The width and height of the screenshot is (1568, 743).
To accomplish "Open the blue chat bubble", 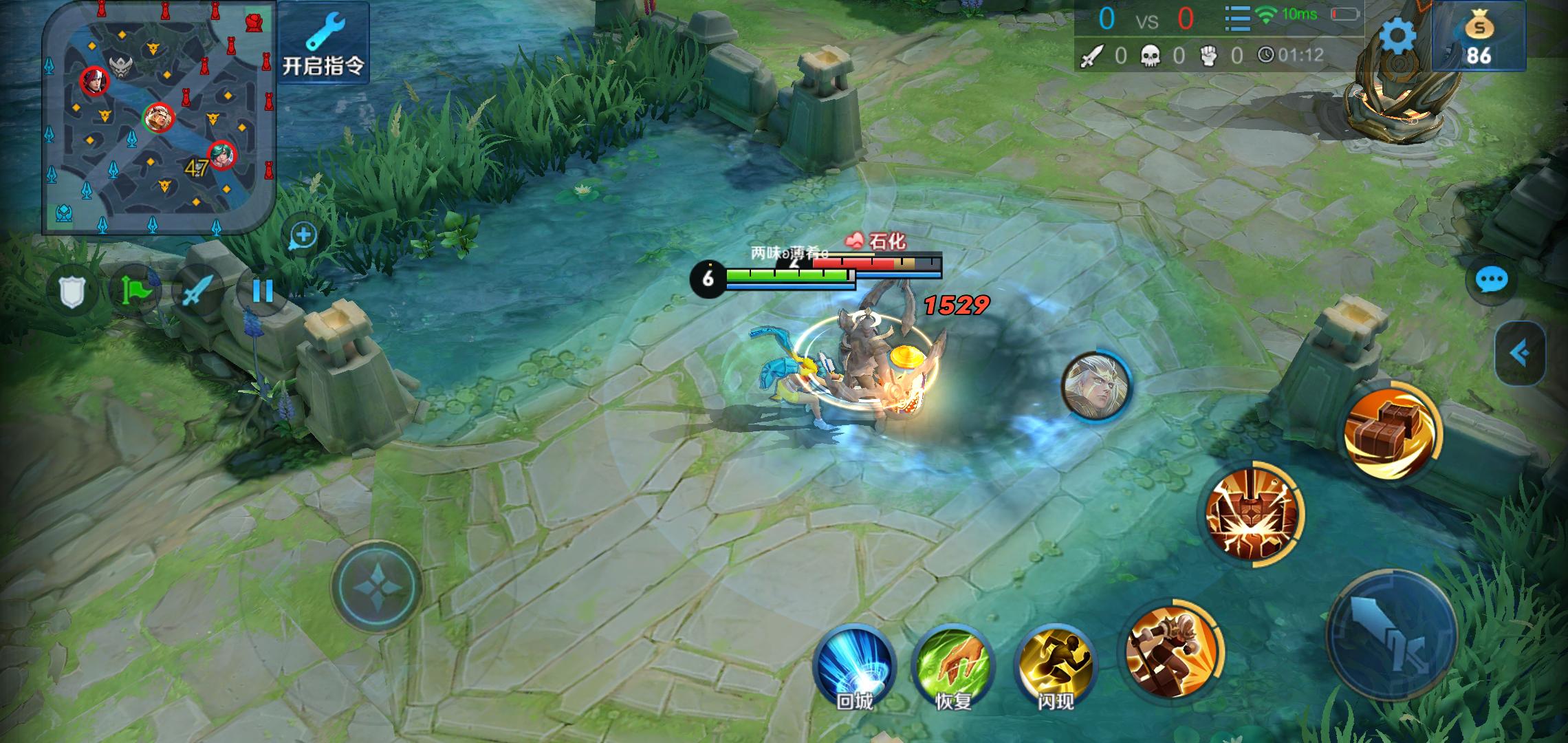I will tap(1492, 280).
